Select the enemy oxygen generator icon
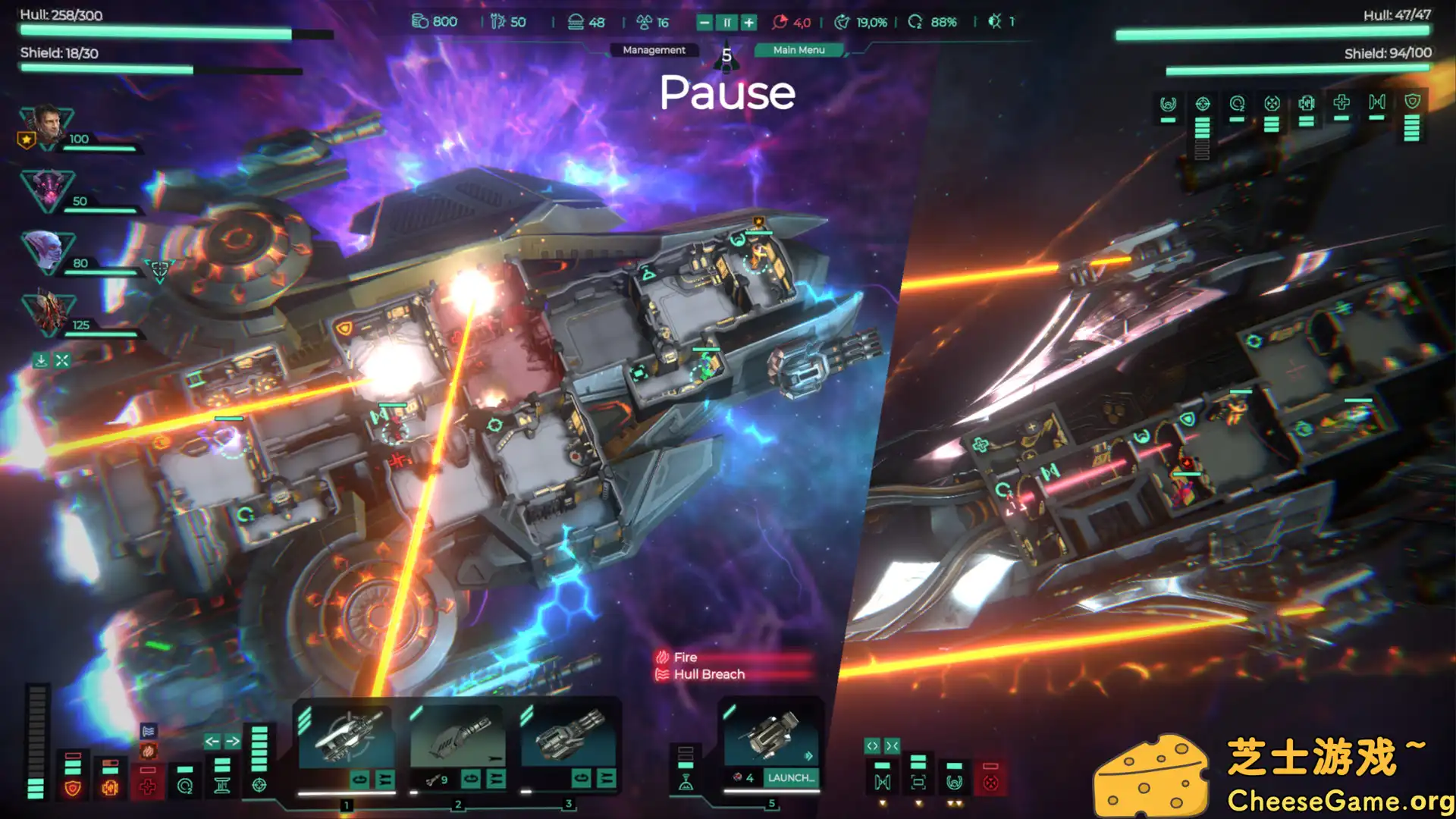This screenshot has height=819, width=1456. click(x=1236, y=104)
